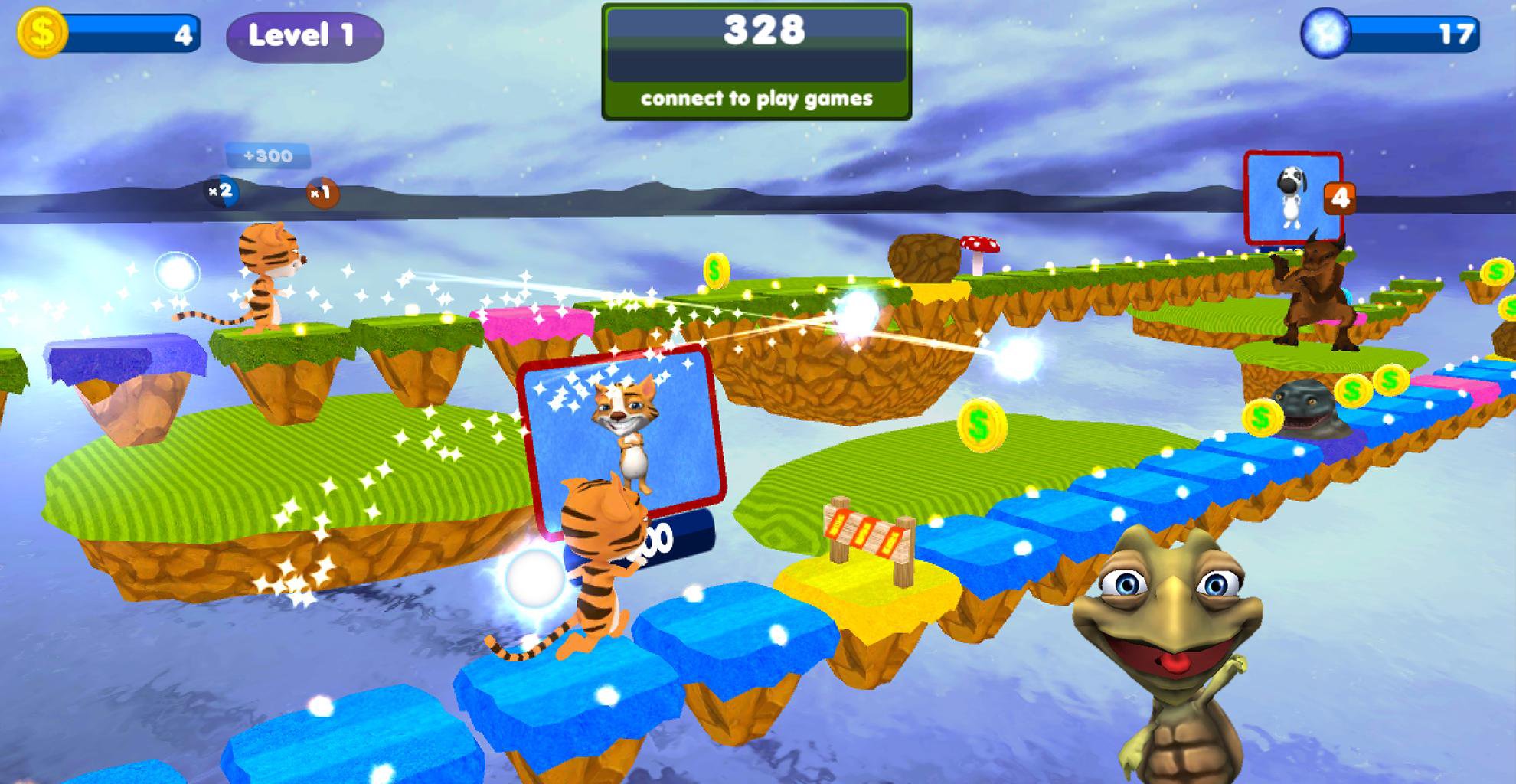This screenshot has height=784, width=1516.
Task: Click connect to play games
Action: click(758, 97)
